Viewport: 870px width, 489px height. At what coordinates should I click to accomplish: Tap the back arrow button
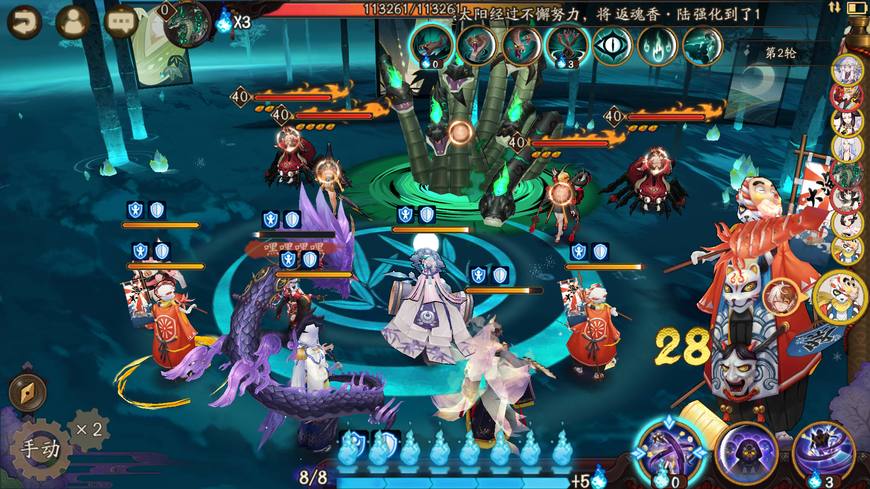pyautogui.click(x=24, y=20)
